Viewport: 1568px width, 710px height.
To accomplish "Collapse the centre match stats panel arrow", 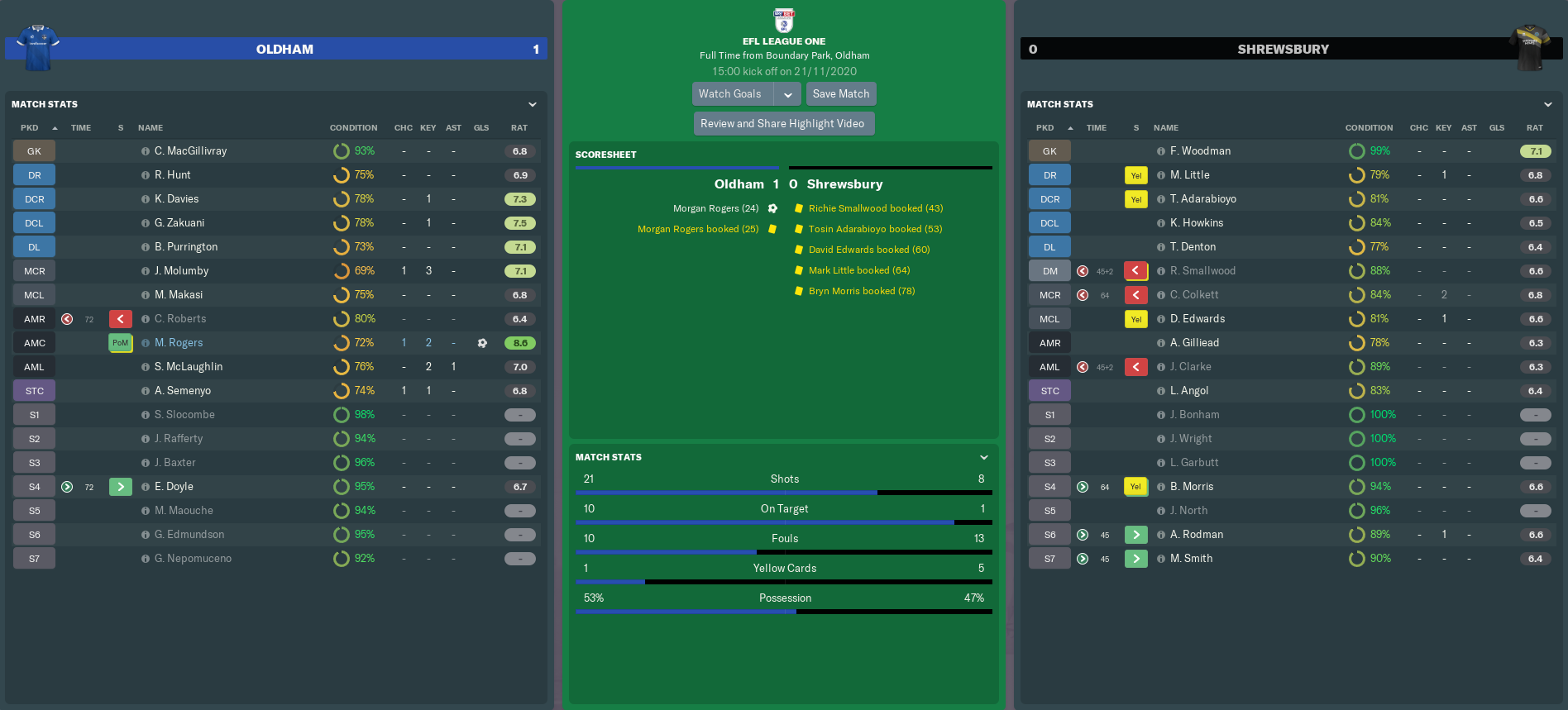I will coord(984,457).
